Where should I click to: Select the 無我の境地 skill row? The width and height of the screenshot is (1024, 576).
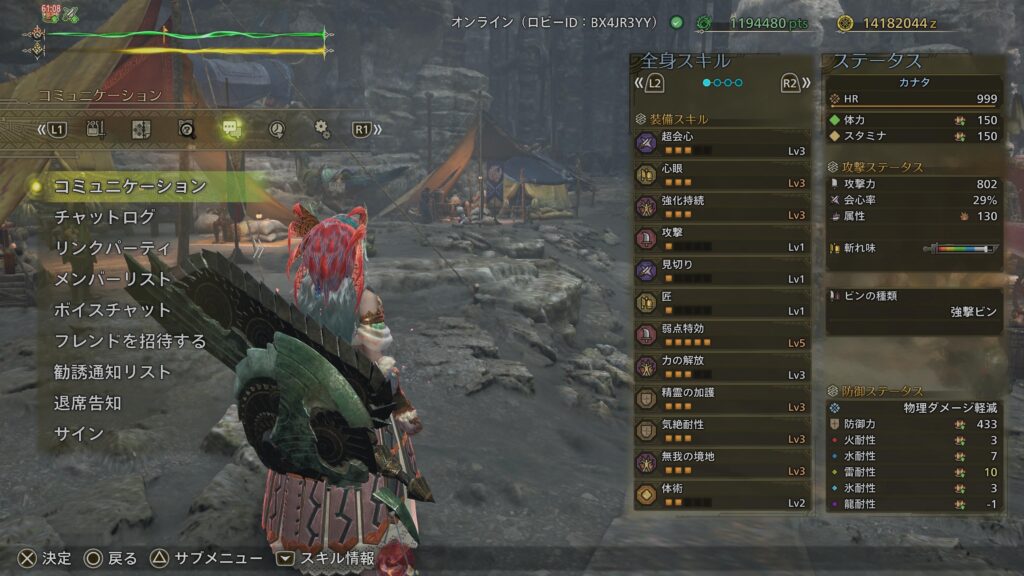(x=722, y=464)
